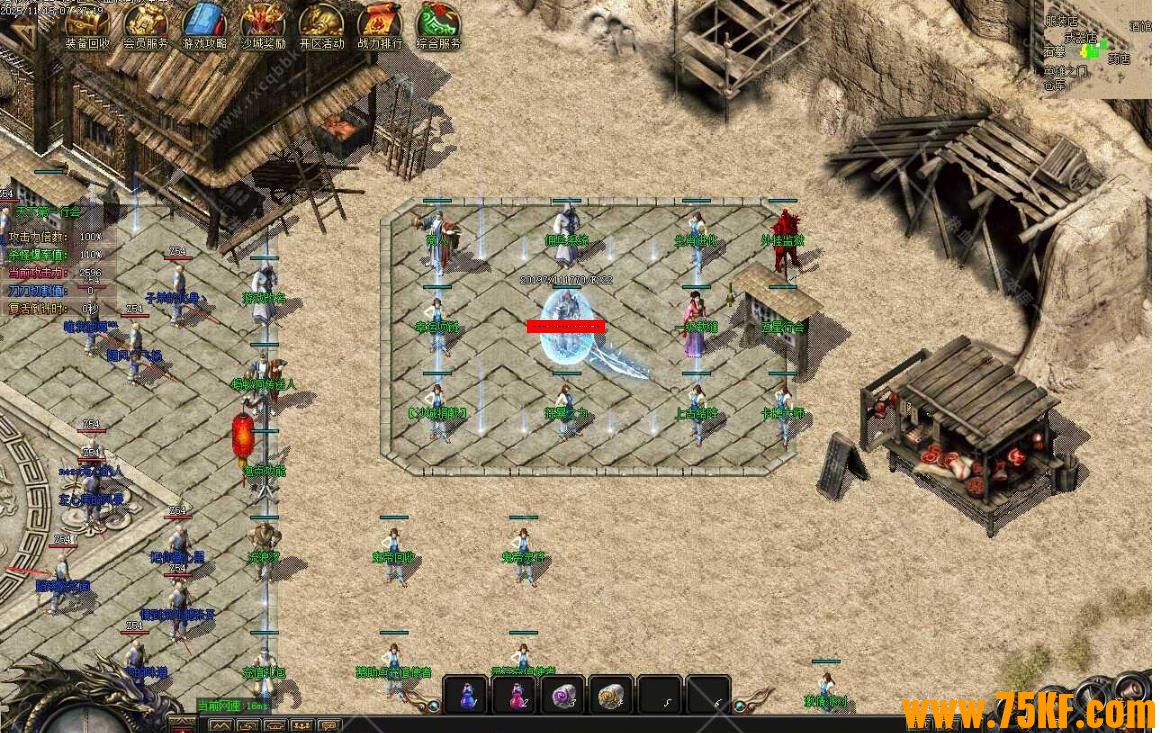Show the 战力排行 power ranking scroll
The width and height of the screenshot is (1160, 733).
pos(380,24)
